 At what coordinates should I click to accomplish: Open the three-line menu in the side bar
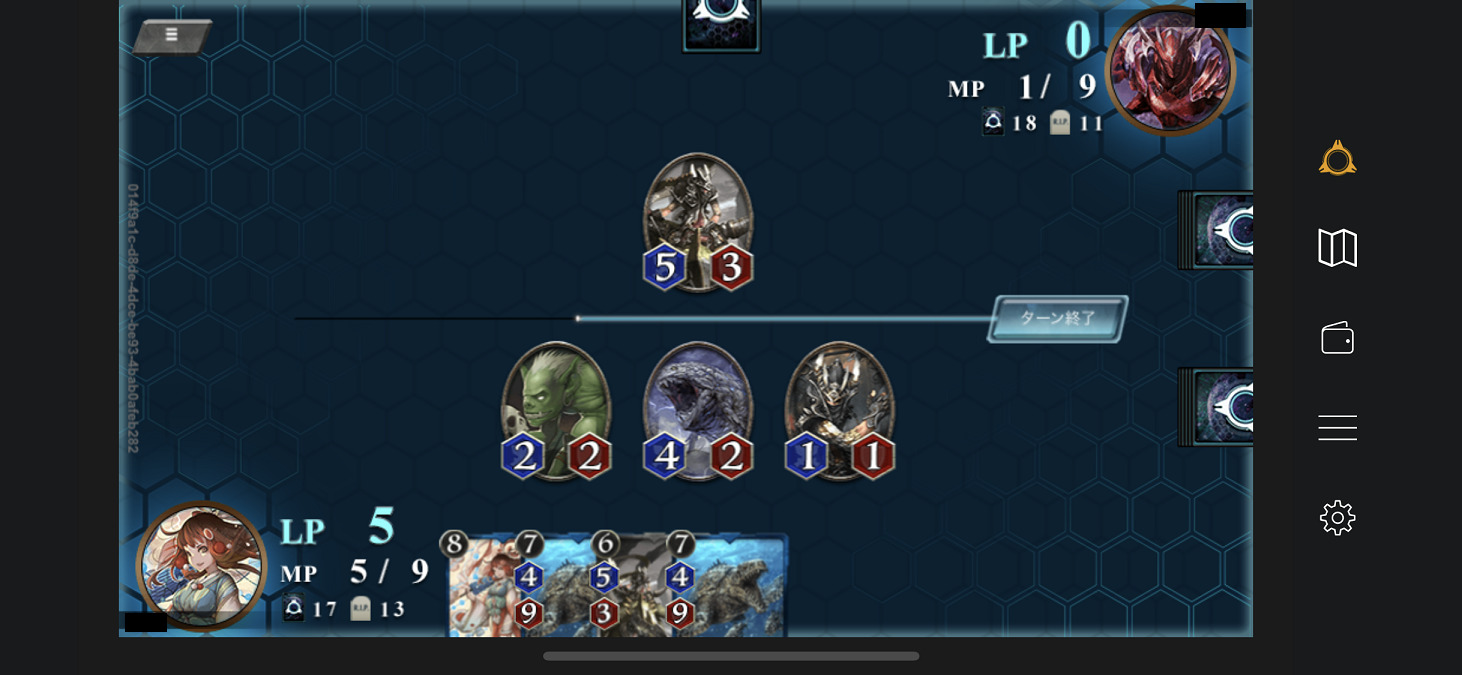tap(1337, 428)
